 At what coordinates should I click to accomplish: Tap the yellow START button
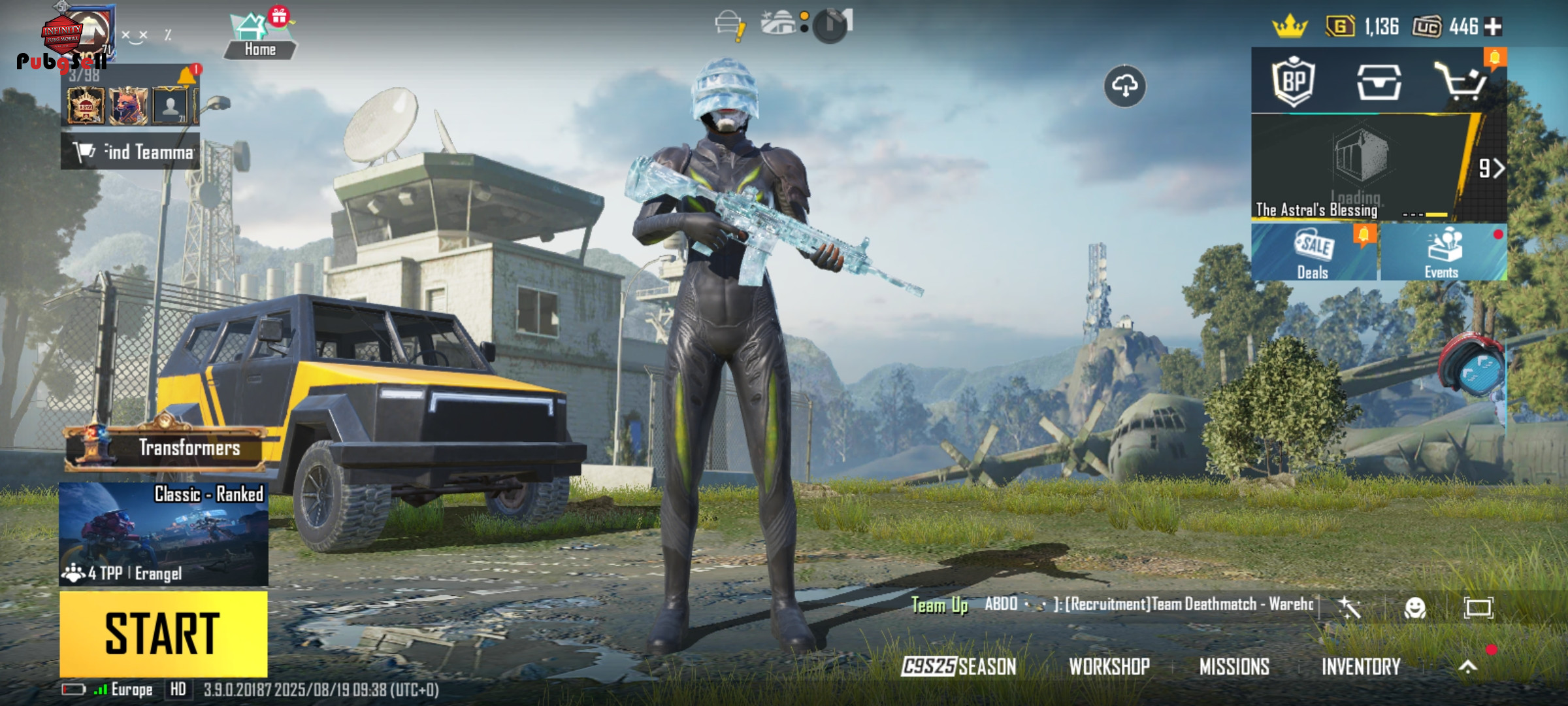pyautogui.click(x=163, y=633)
